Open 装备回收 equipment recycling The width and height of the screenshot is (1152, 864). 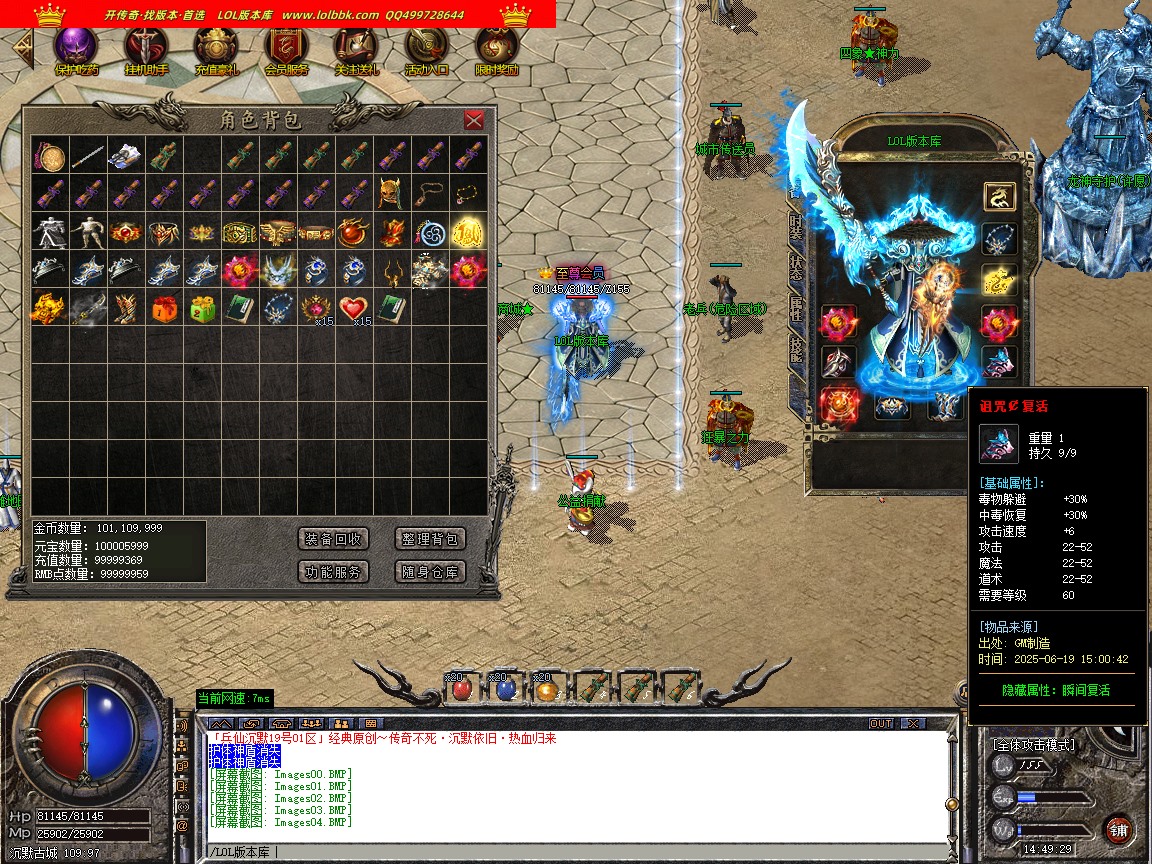coord(334,539)
